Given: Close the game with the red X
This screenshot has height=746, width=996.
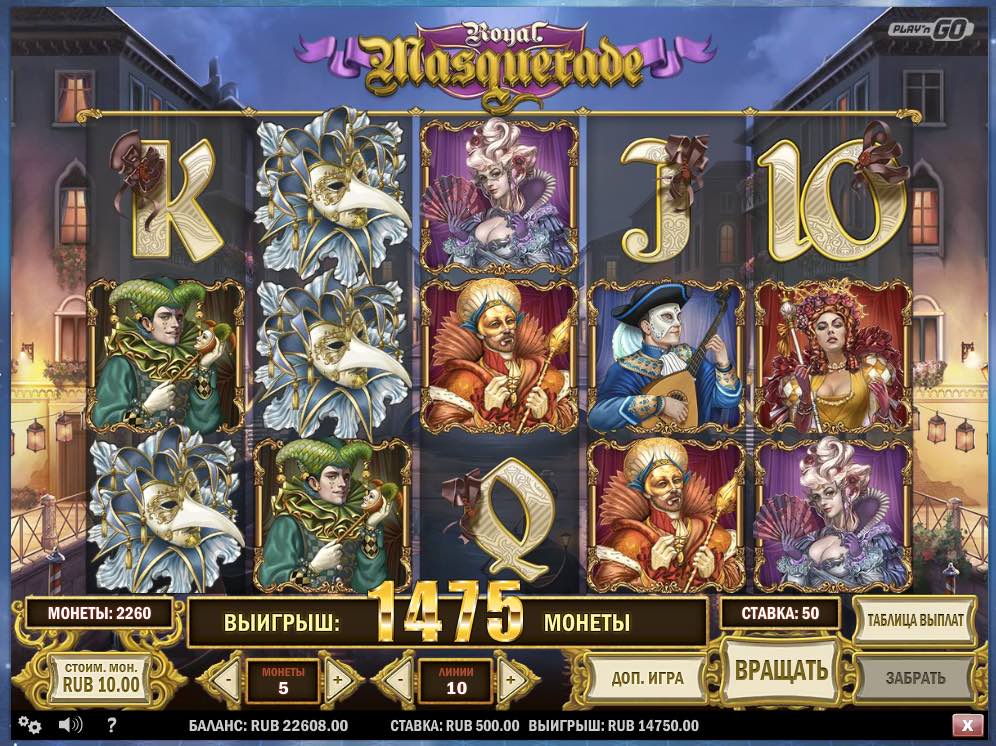Looking at the screenshot, I should click(x=966, y=725).
